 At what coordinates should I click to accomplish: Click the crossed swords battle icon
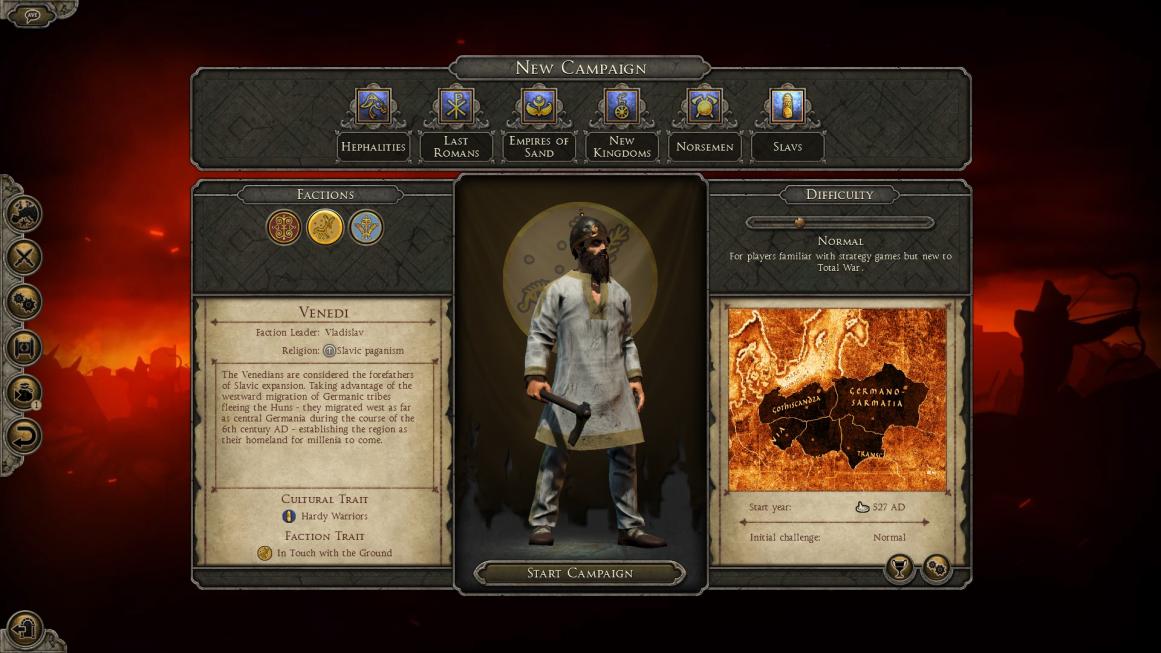coord(24,257)
